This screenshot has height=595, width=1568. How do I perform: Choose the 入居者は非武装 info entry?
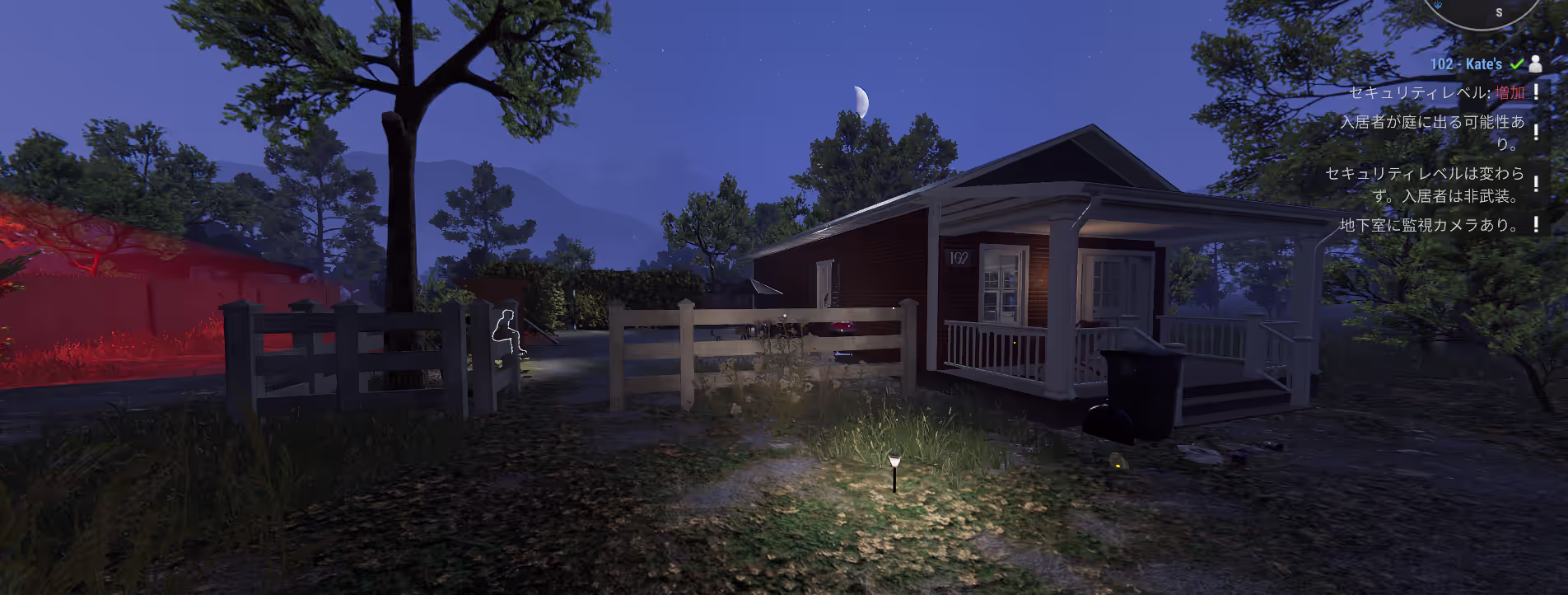[1425, 185]
